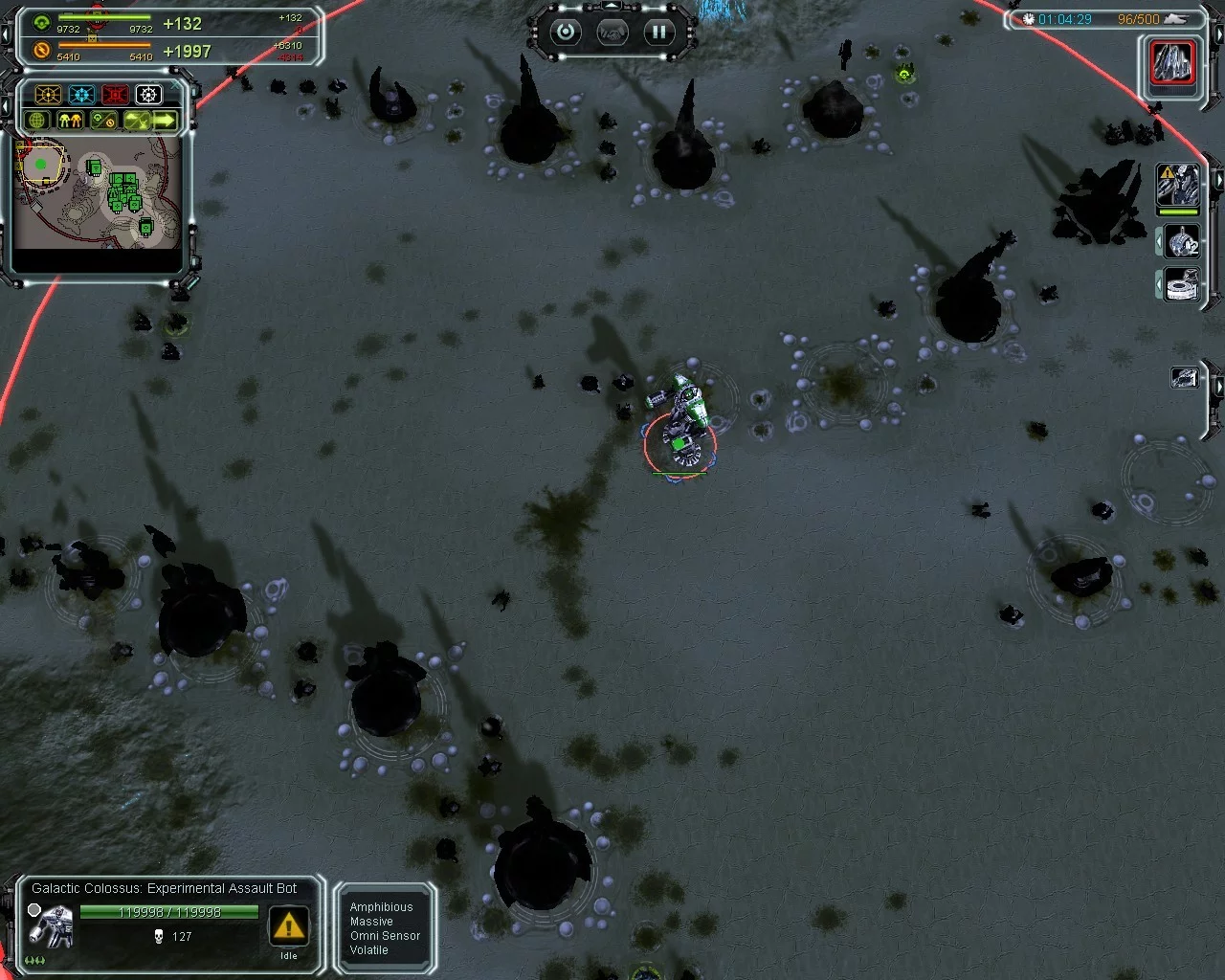Select the yellow crosshair map ping
This screenshot has width=1225, height=980.
click(48, 94)
